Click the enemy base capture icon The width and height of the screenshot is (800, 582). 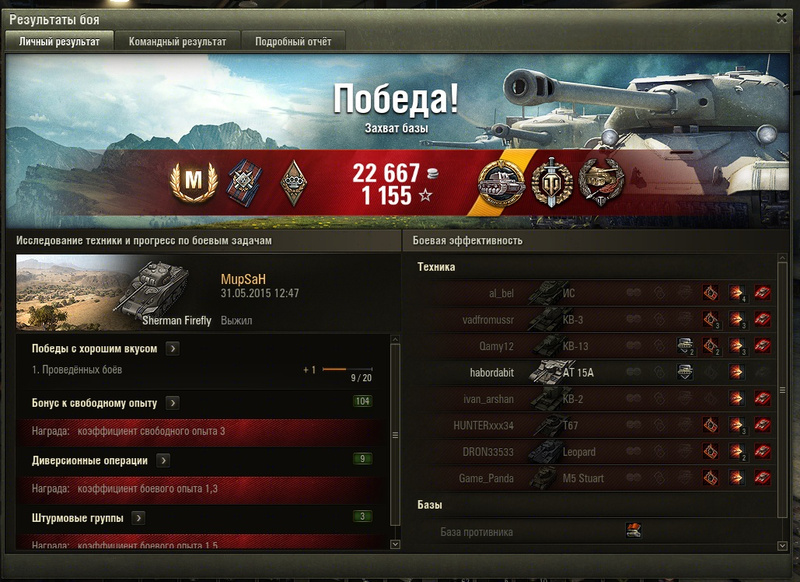coord(632,531)
